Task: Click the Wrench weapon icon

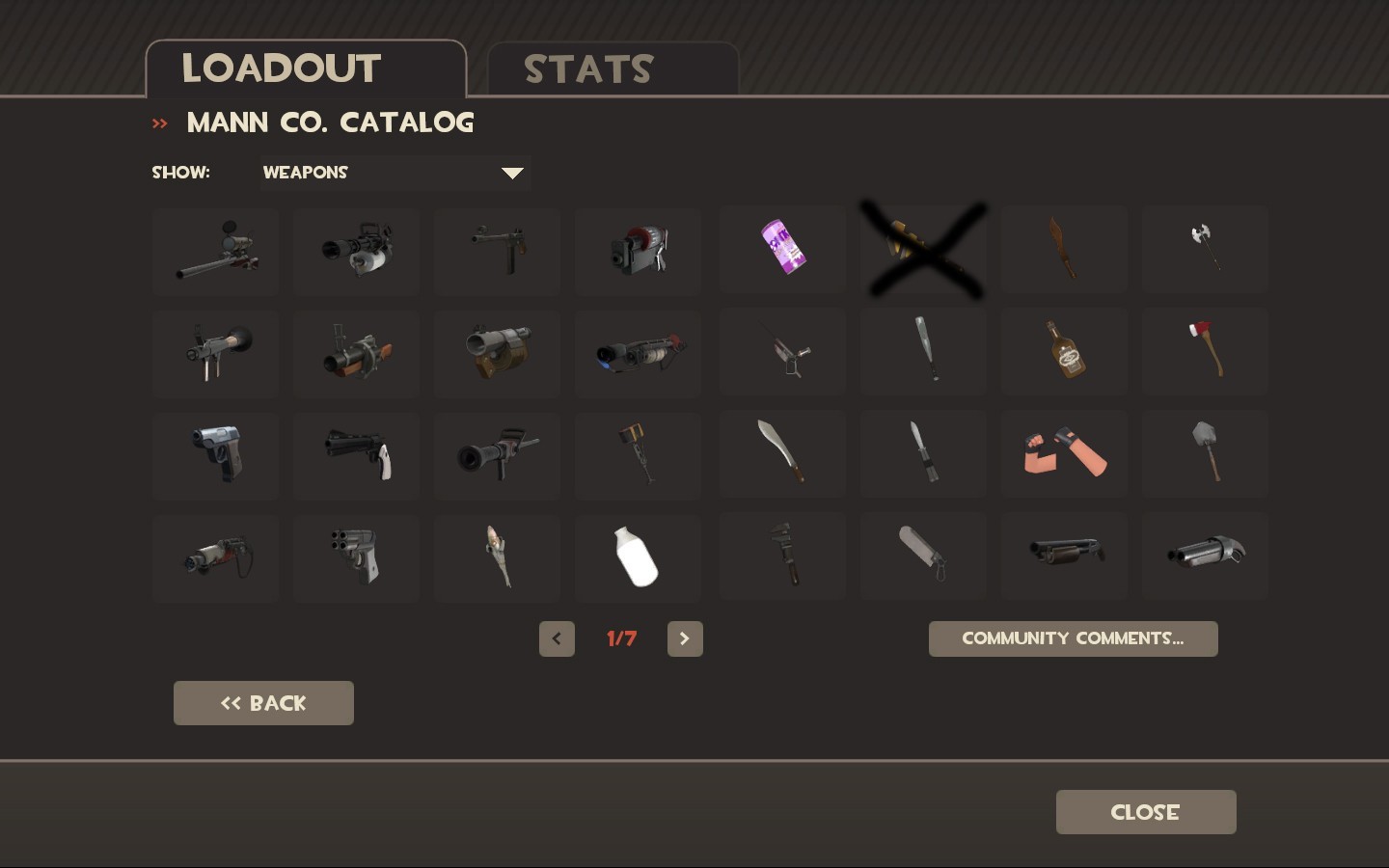Action: click(x=782, y=556)
